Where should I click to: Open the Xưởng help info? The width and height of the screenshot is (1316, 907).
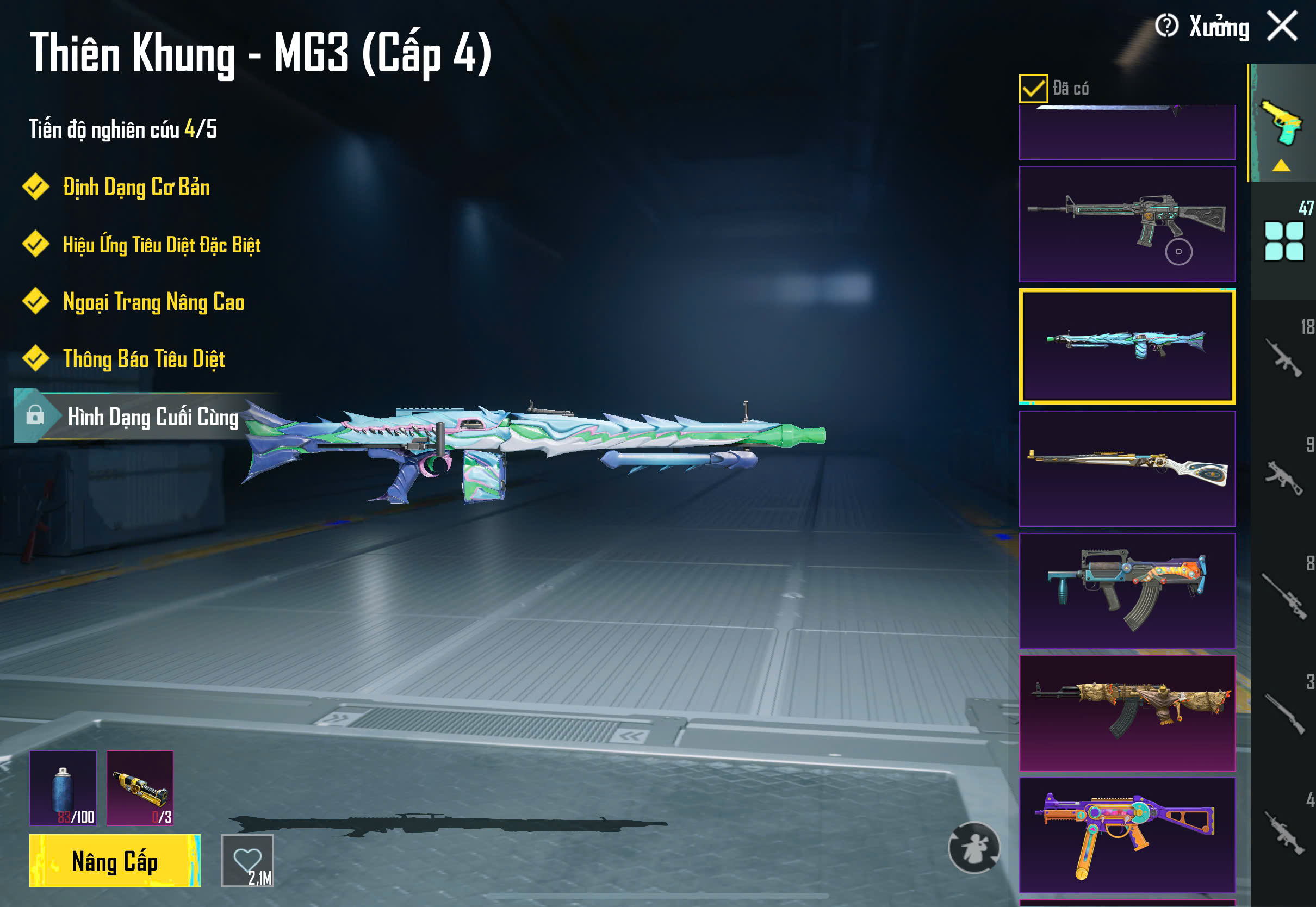(x=1166, y=26)
